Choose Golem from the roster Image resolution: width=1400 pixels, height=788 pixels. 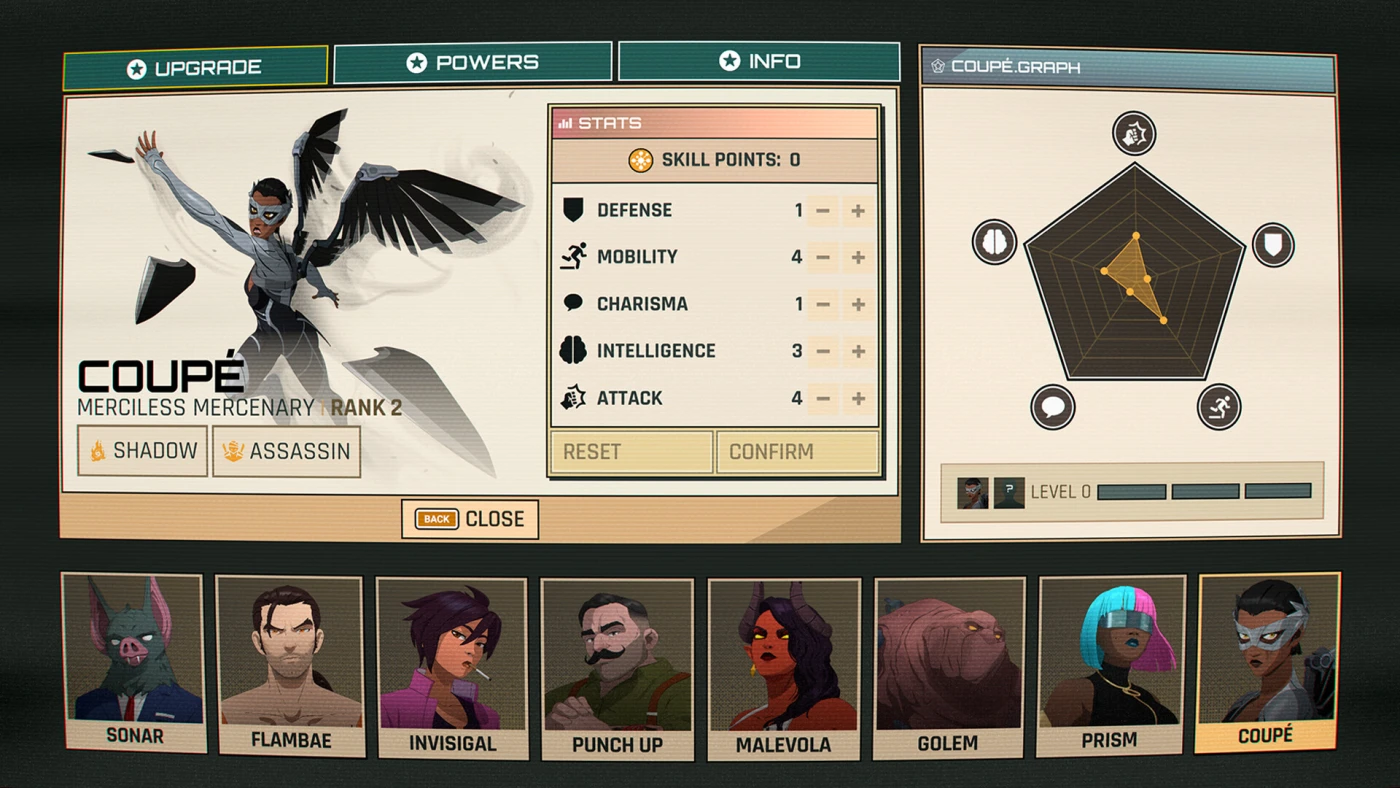pos(948,667)
